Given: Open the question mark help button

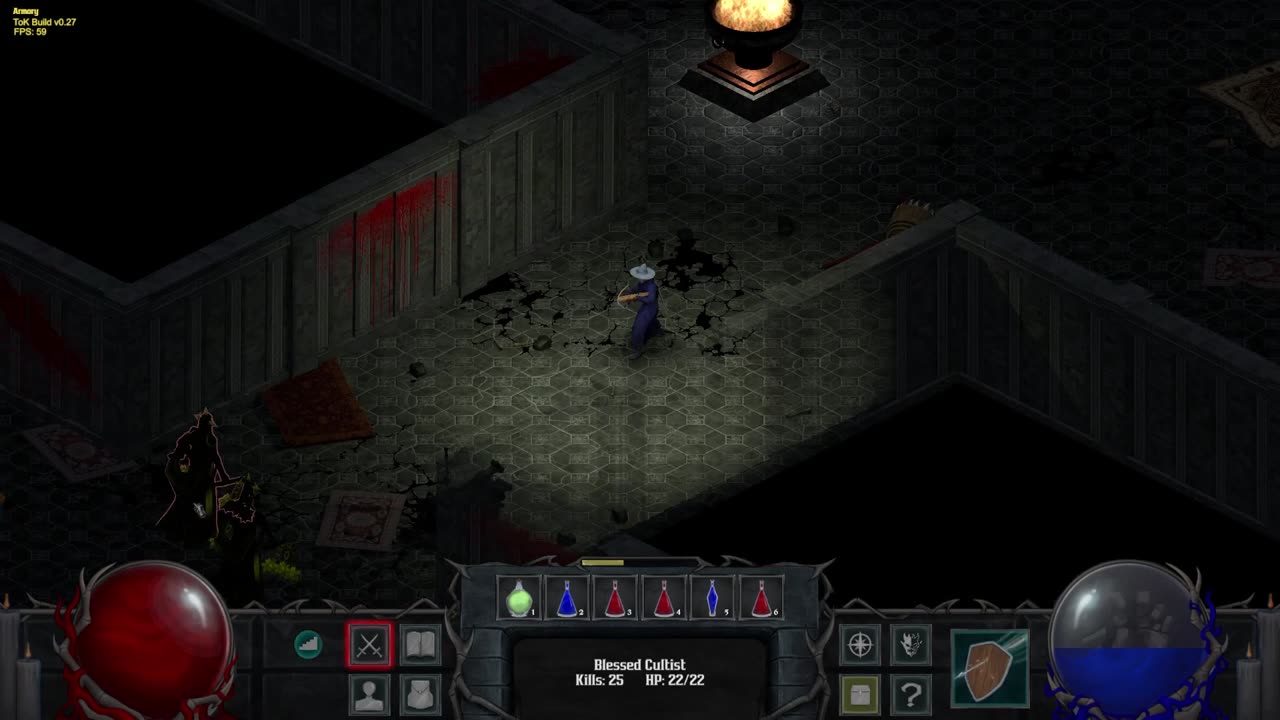Looking at the screenshot, I should 910,694.
